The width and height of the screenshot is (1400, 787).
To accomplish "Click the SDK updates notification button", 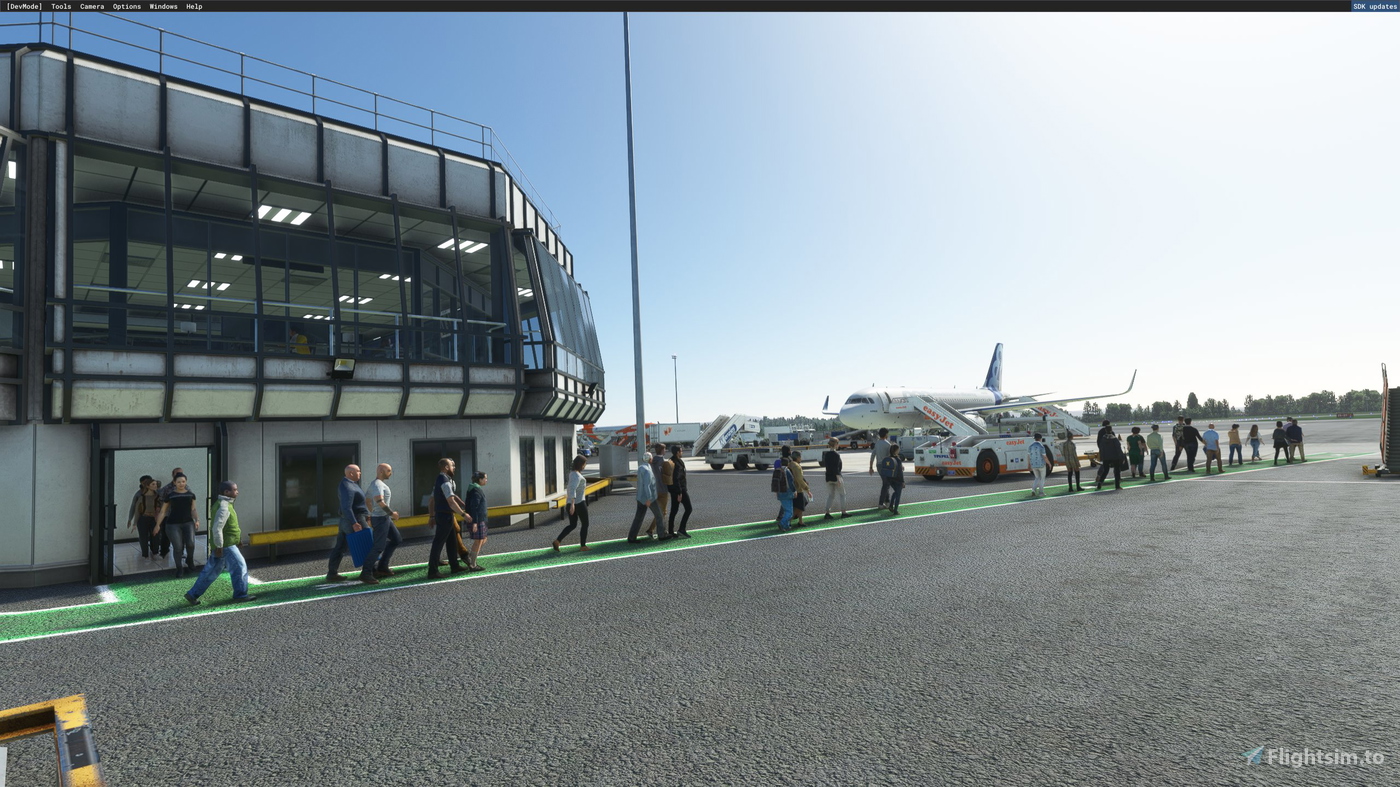I will coord(1373,4).
